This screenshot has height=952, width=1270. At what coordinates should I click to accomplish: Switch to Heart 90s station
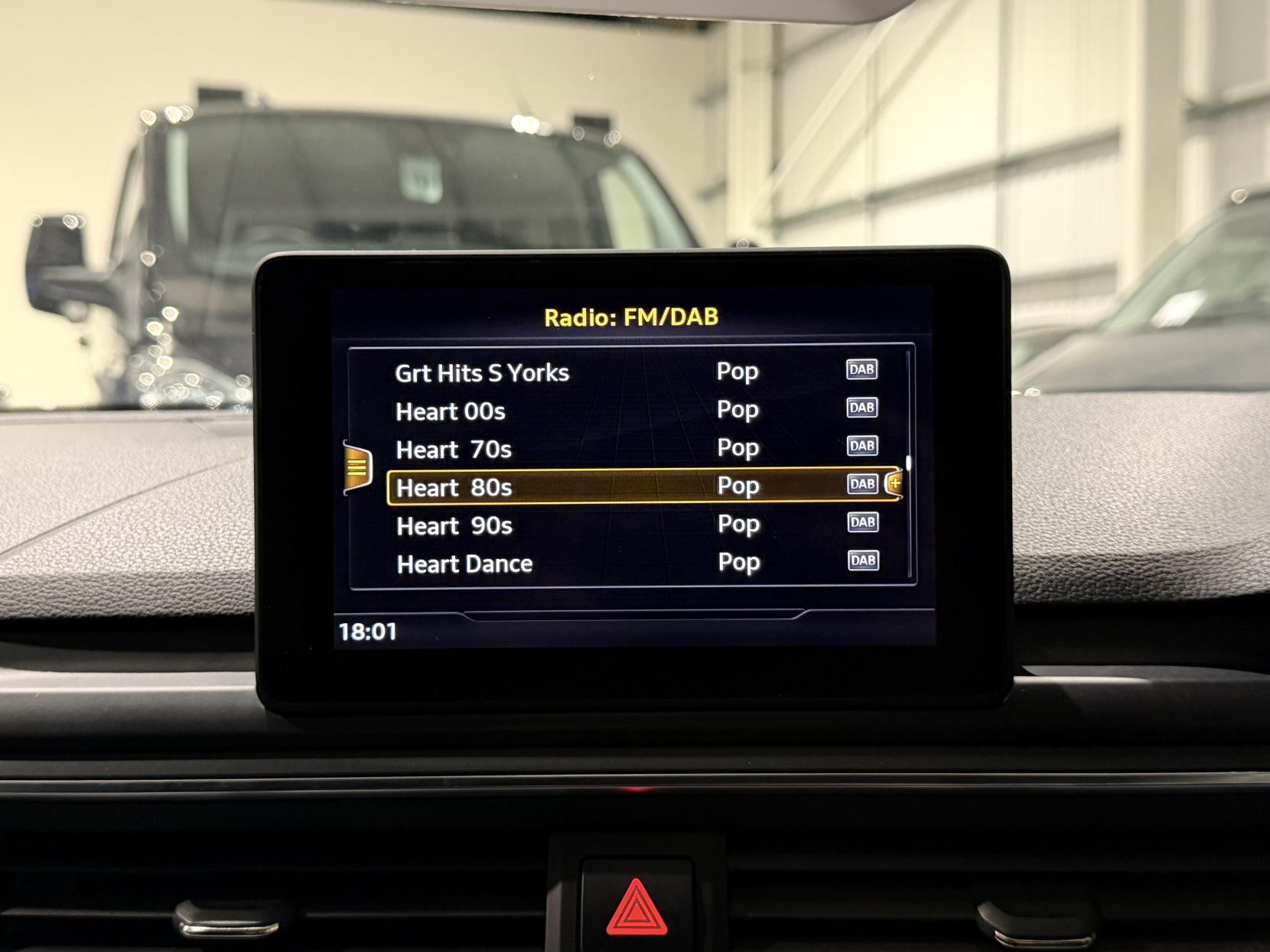tap(454, 526)
